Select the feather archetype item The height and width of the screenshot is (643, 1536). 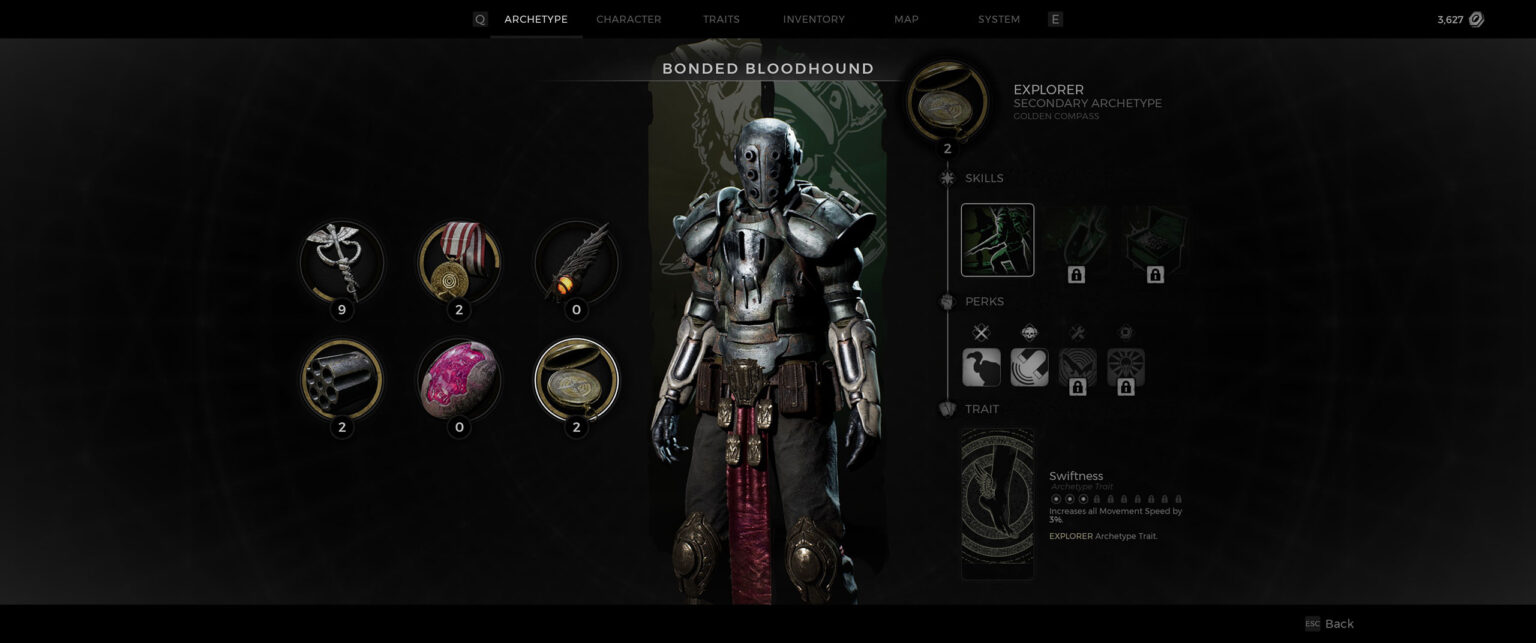point(576,262)
